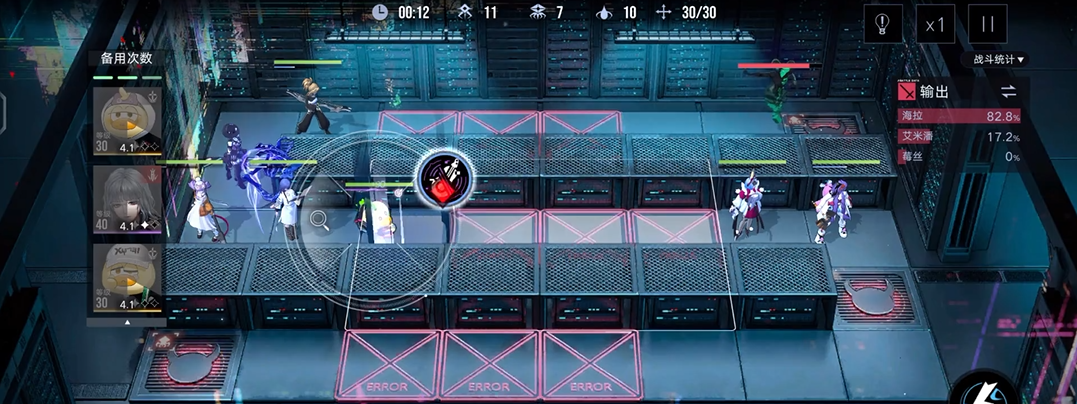Toggle the x1 game speed button
Screen dimensions: 1077x404
pyautogui.click(x=935, y=24)
